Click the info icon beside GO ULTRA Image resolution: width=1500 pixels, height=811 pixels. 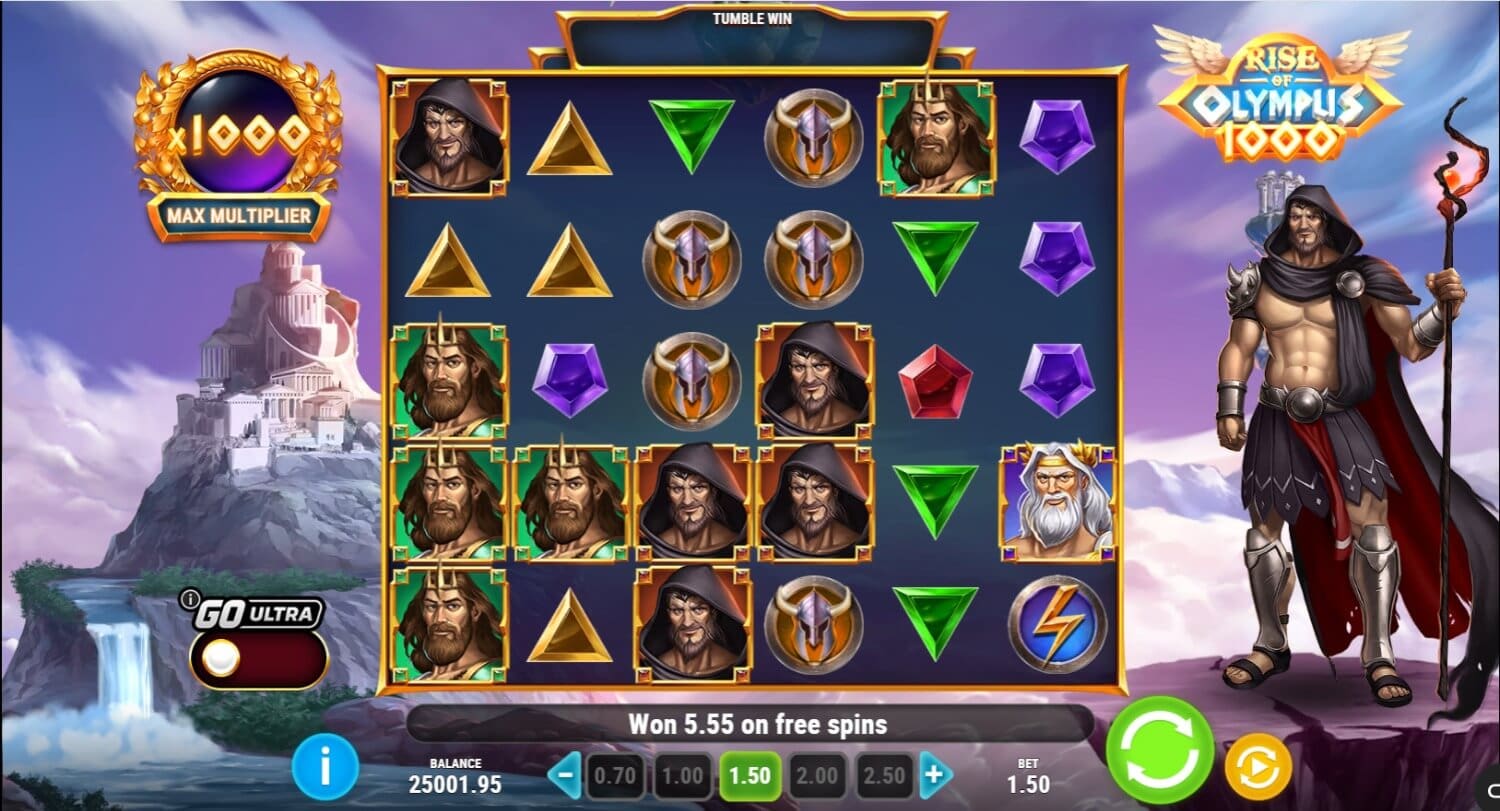(193, 599)
